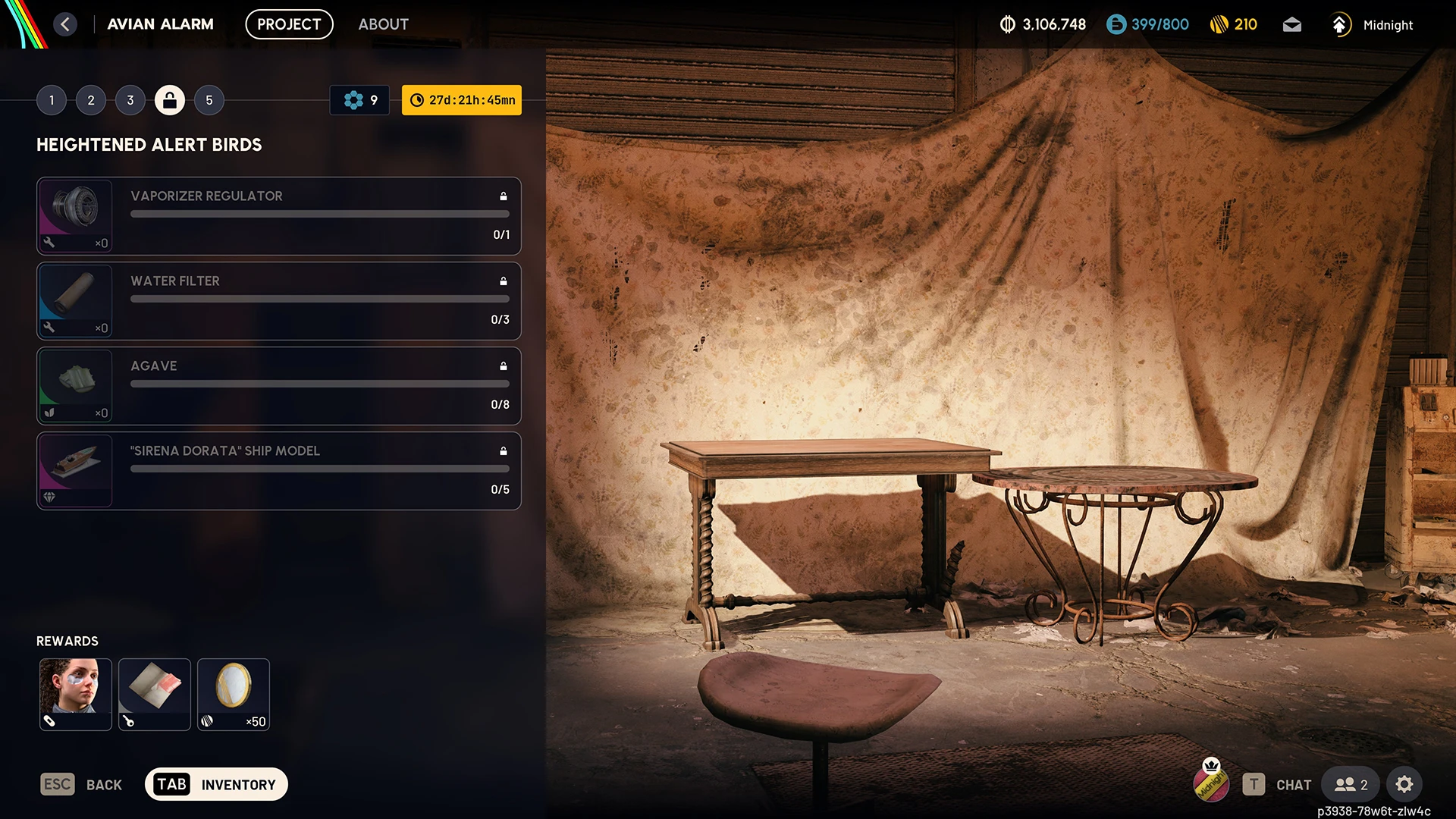
Task: Open the locked stage 4 padlock
Action: 169,99
